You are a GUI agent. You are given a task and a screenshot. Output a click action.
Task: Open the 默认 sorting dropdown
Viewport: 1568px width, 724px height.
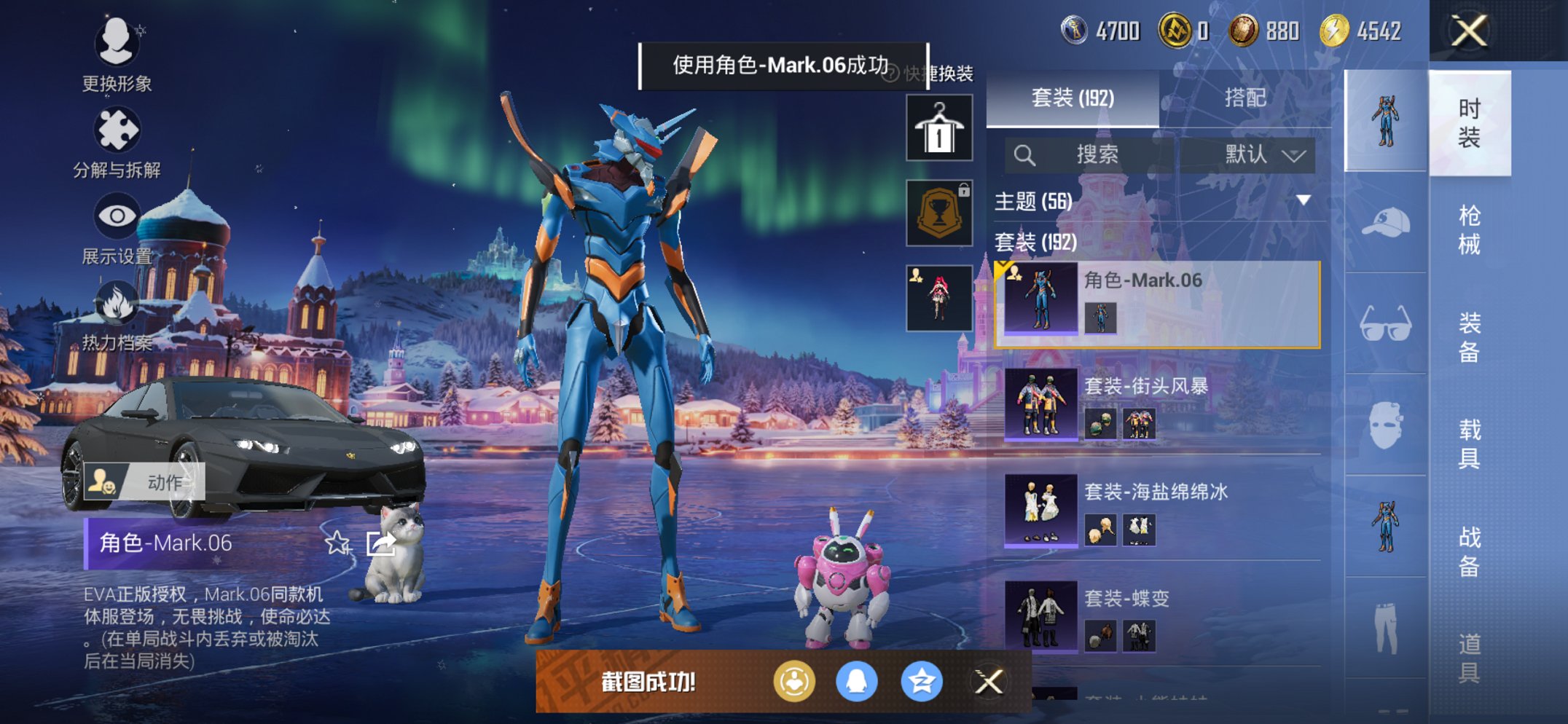[x=1250, y=154]
